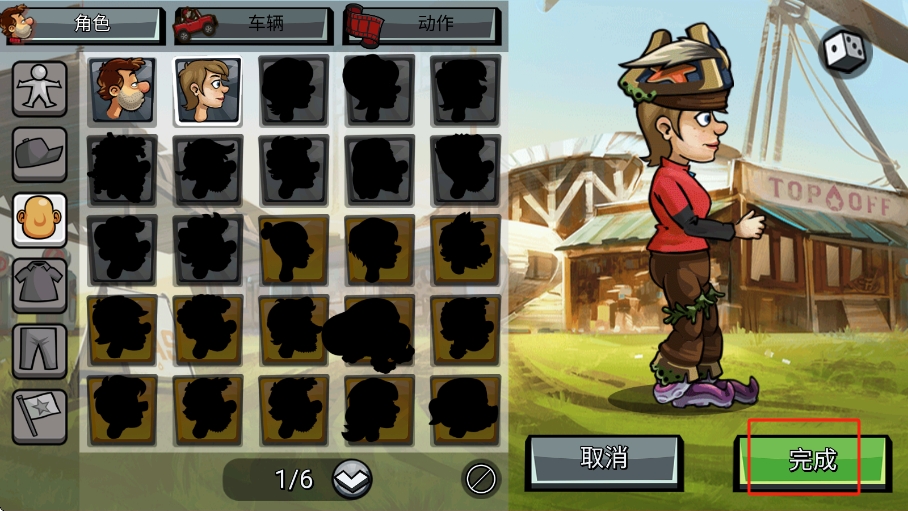908x511 pixels.
Task: Select the bald head category
Action: click(x=40, y=219)
